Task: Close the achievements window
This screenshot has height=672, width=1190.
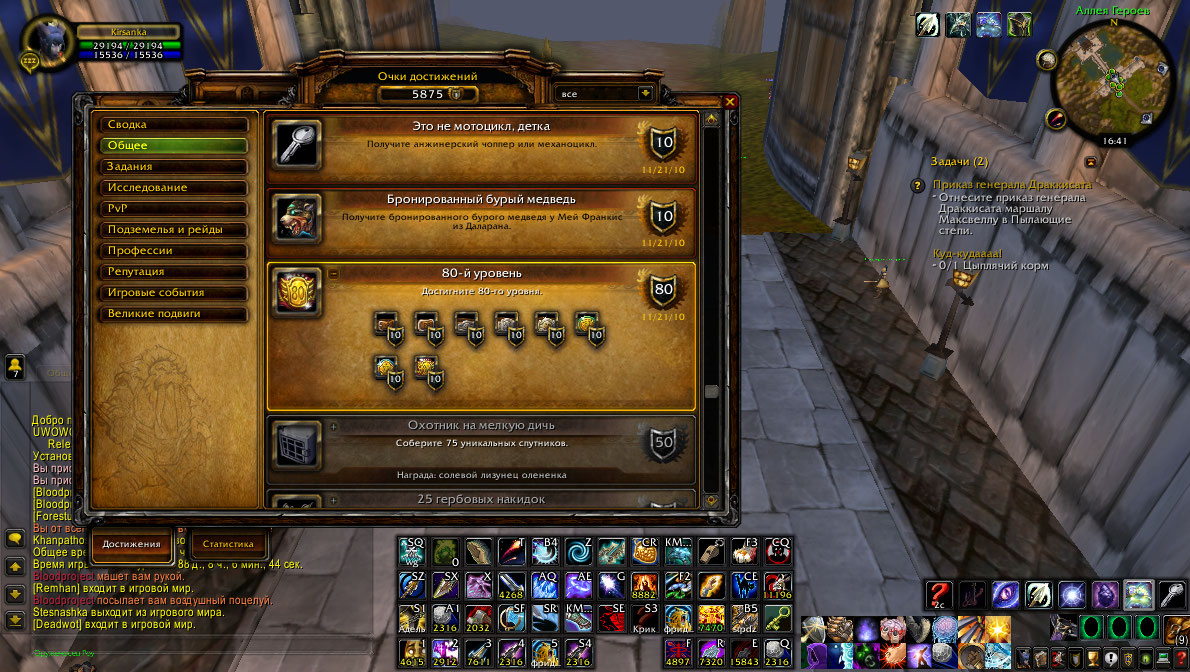Action: coord(730,102)
